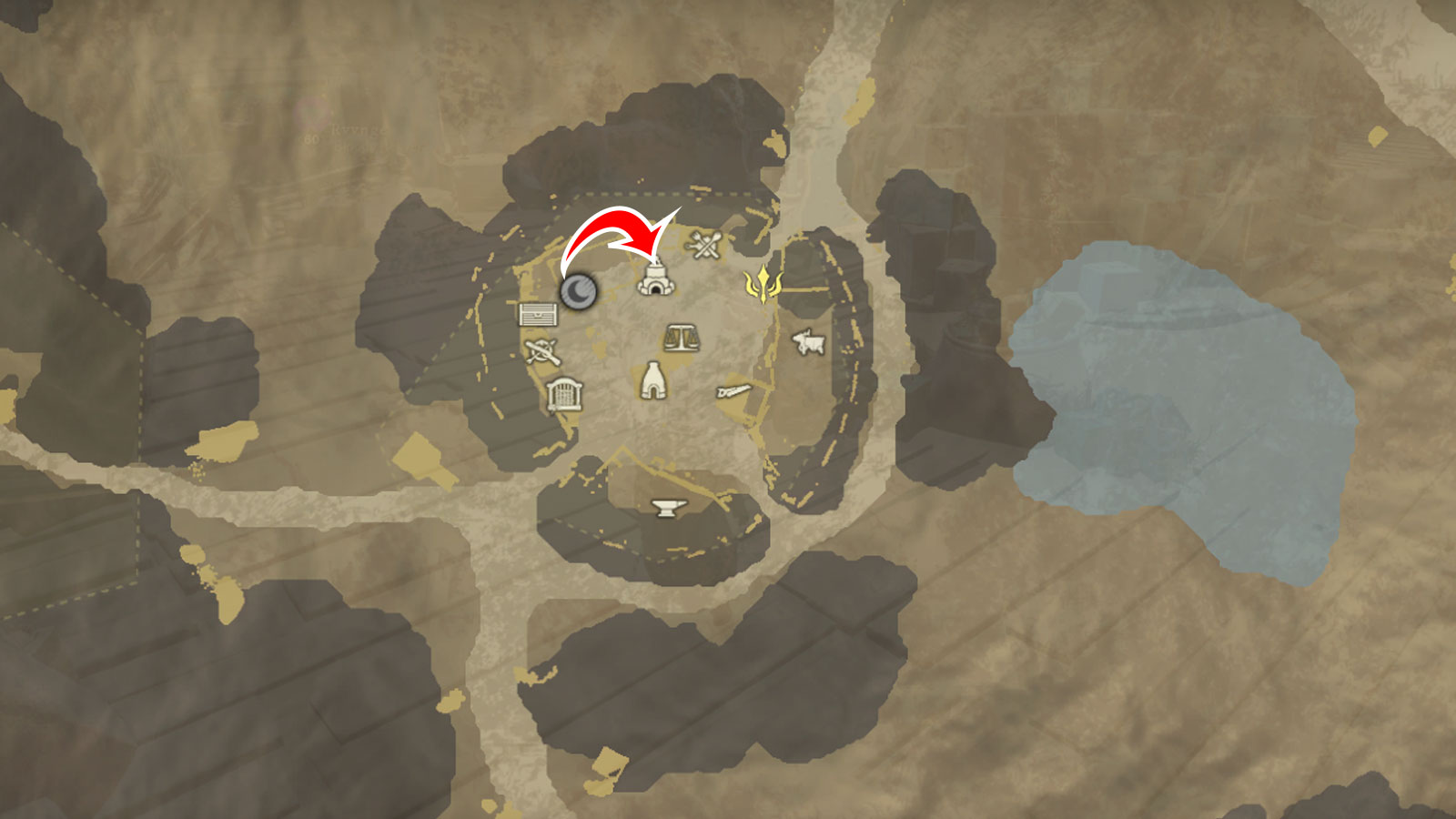Click the yellow seasonal quest emblem
This screenshot has height=819, width=1456.
tap(764, 283)
